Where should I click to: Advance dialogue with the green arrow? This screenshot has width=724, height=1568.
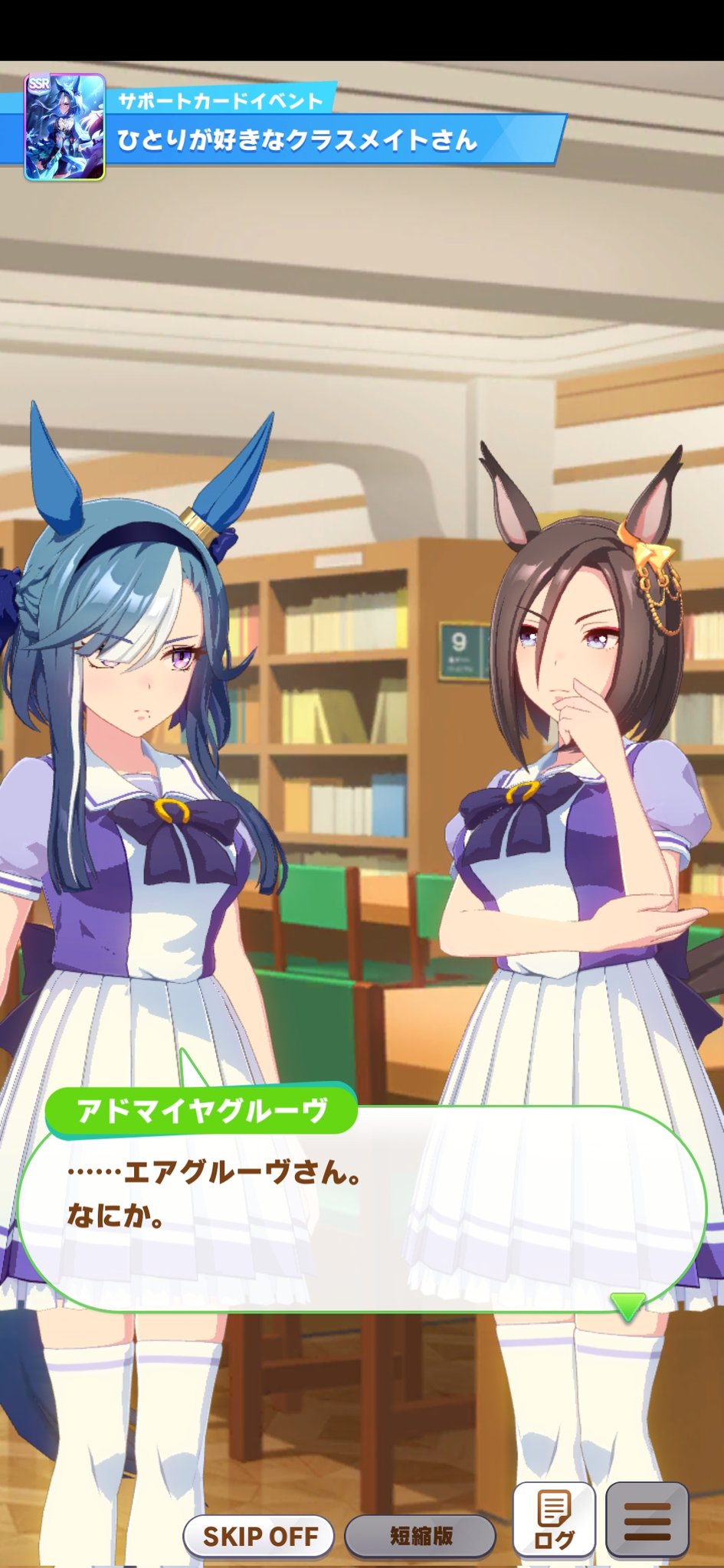click(x=628, y=1307)
